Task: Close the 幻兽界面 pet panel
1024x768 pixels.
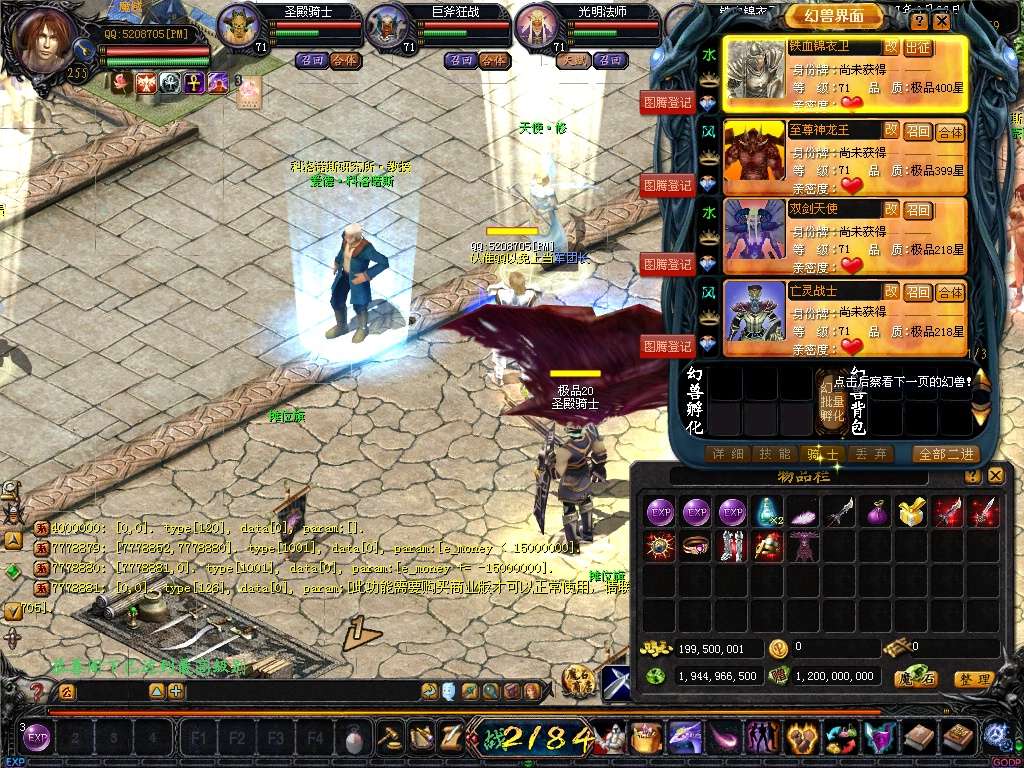Action: pos(942,21)
